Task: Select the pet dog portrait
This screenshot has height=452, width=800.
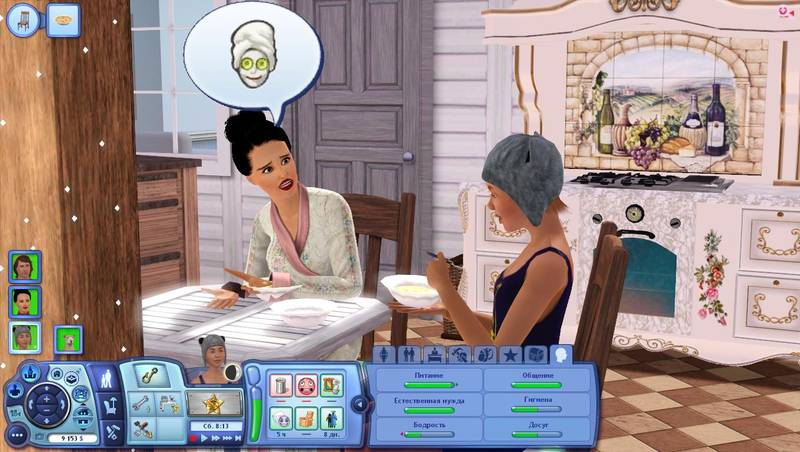Action: (68, 339)
